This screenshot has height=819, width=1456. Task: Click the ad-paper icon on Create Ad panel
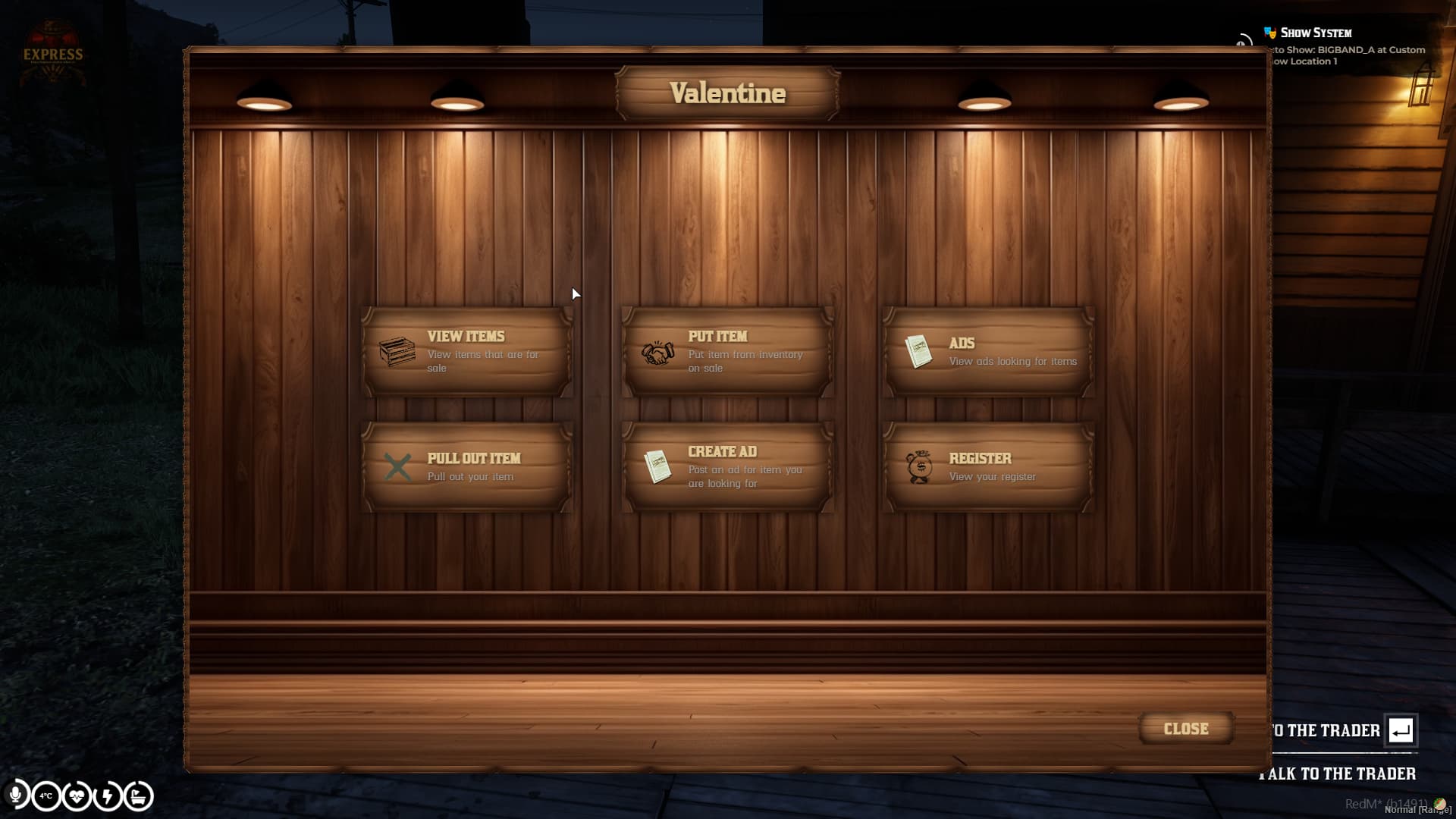657,466
